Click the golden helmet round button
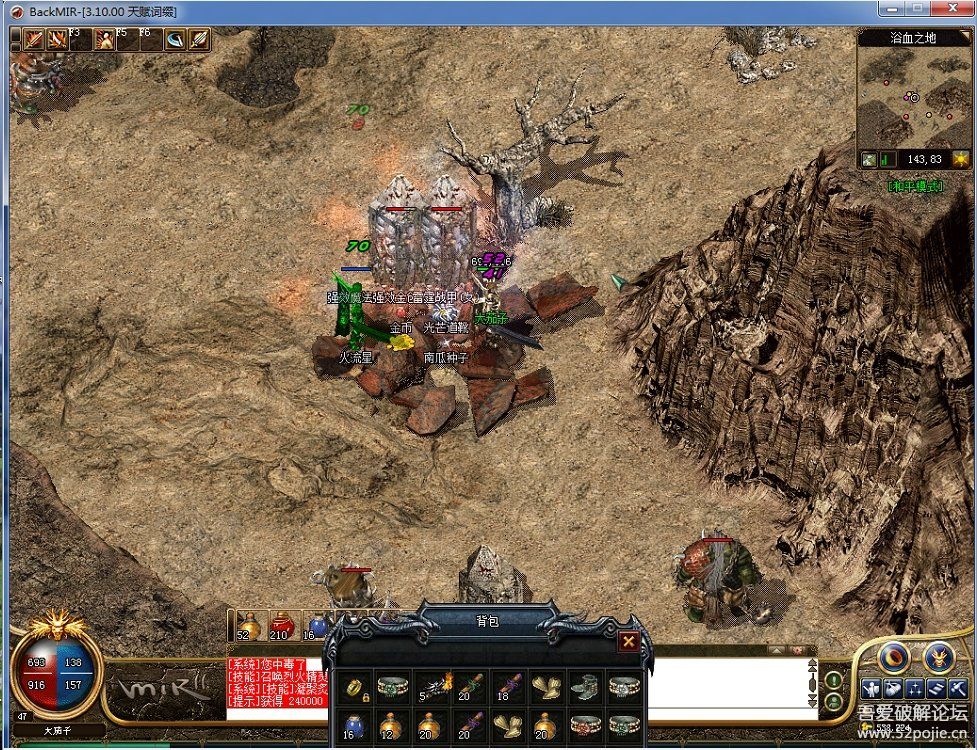This screenshot has height=750, width=977. (x=938, y=657)
